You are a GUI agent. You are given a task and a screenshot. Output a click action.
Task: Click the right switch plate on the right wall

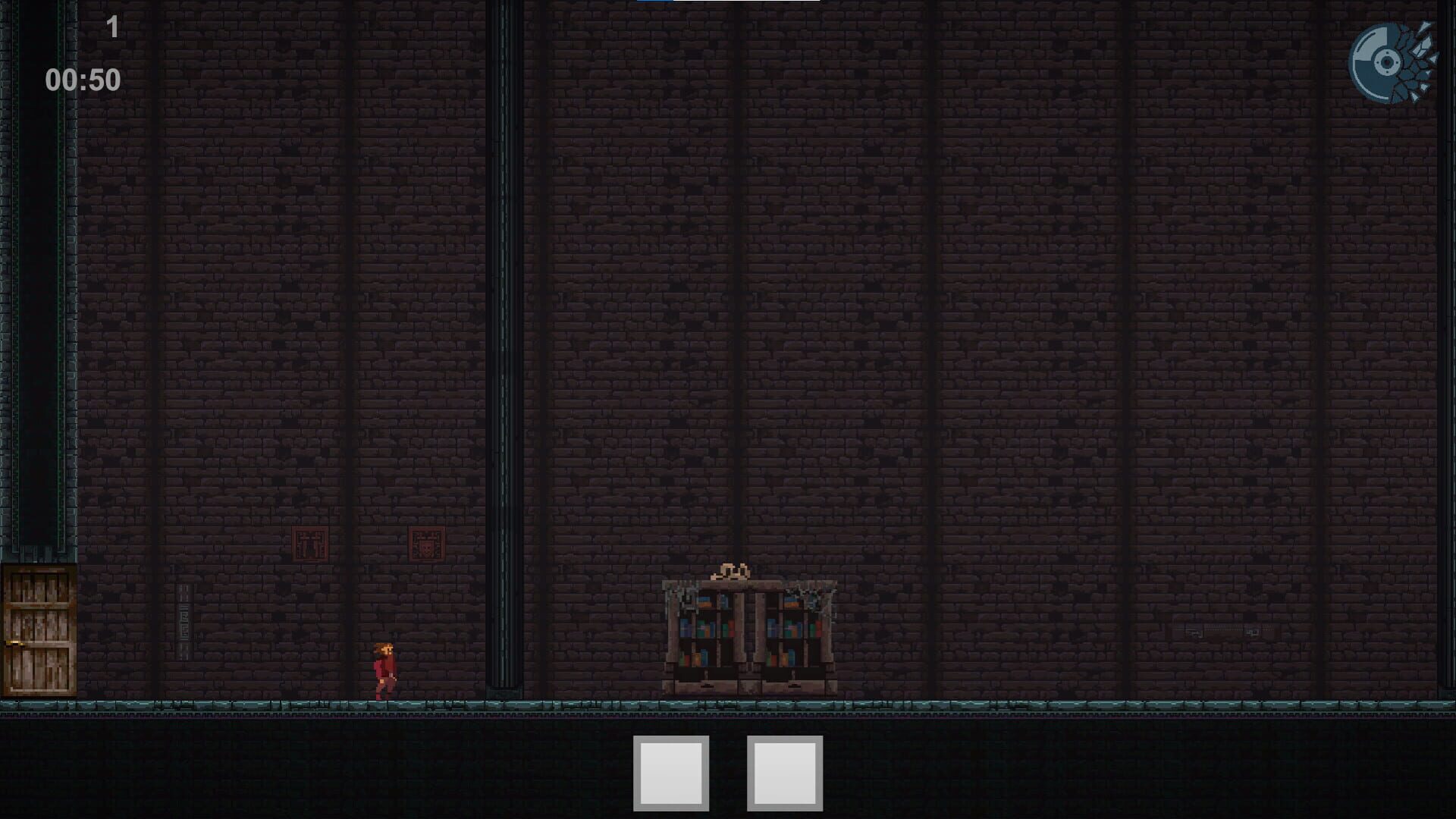[x=1251, y=631]
